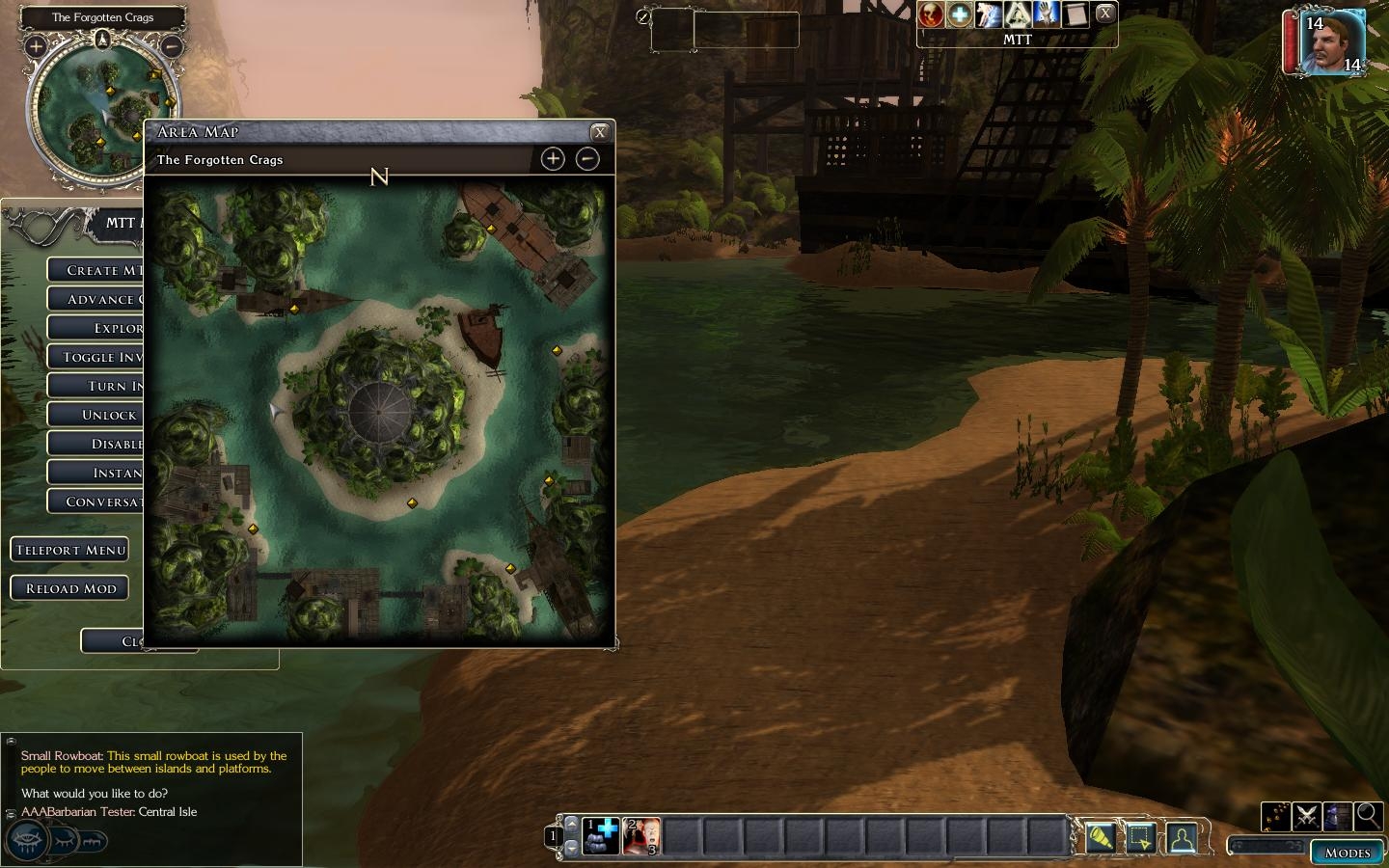Screen dimensions: 1389x868
Task: Close the MTT toolbar with X
Action: tap(1105, 14)
